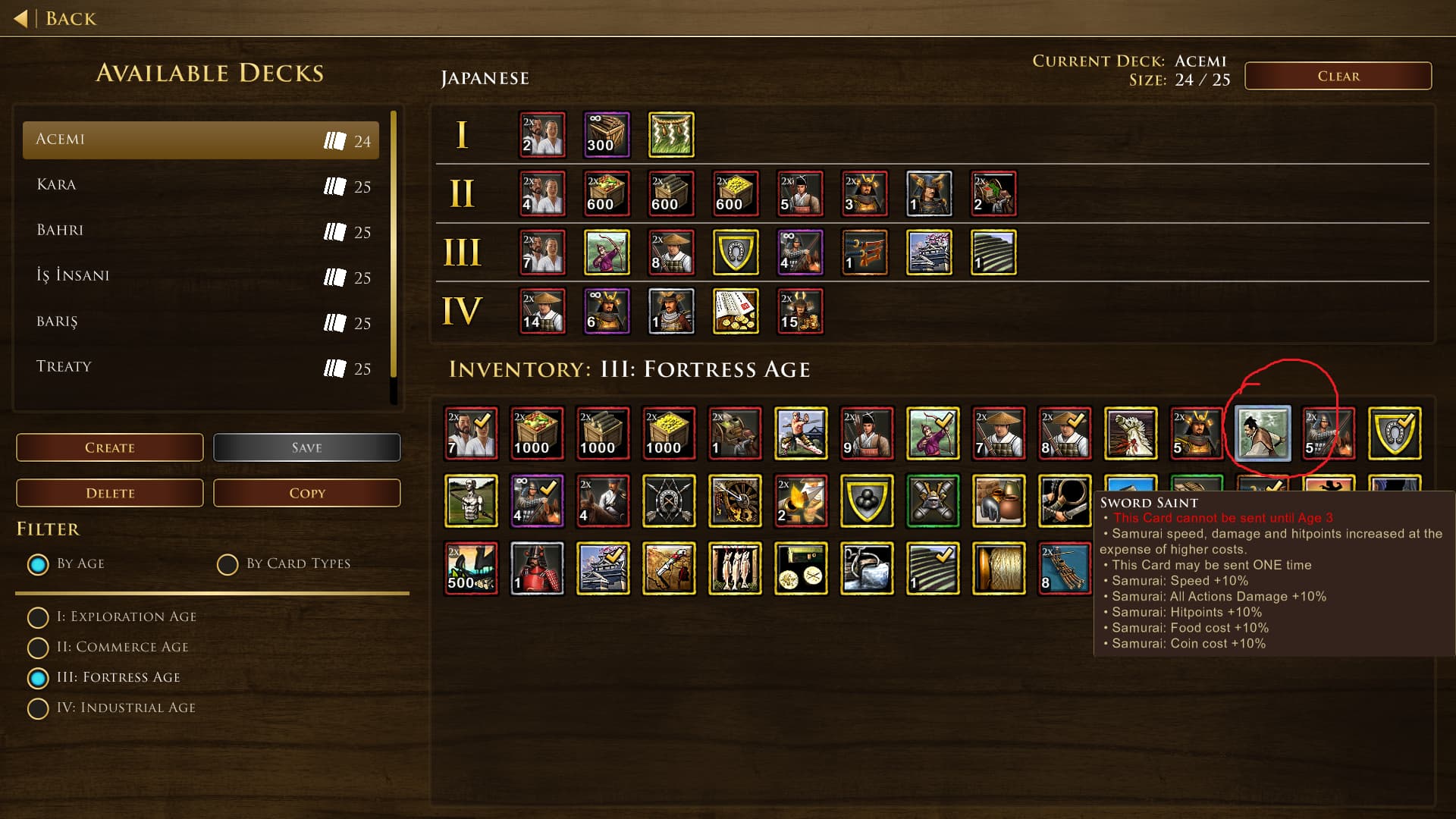
Task: Select the Kara deck
Action: tap(201, 185)
